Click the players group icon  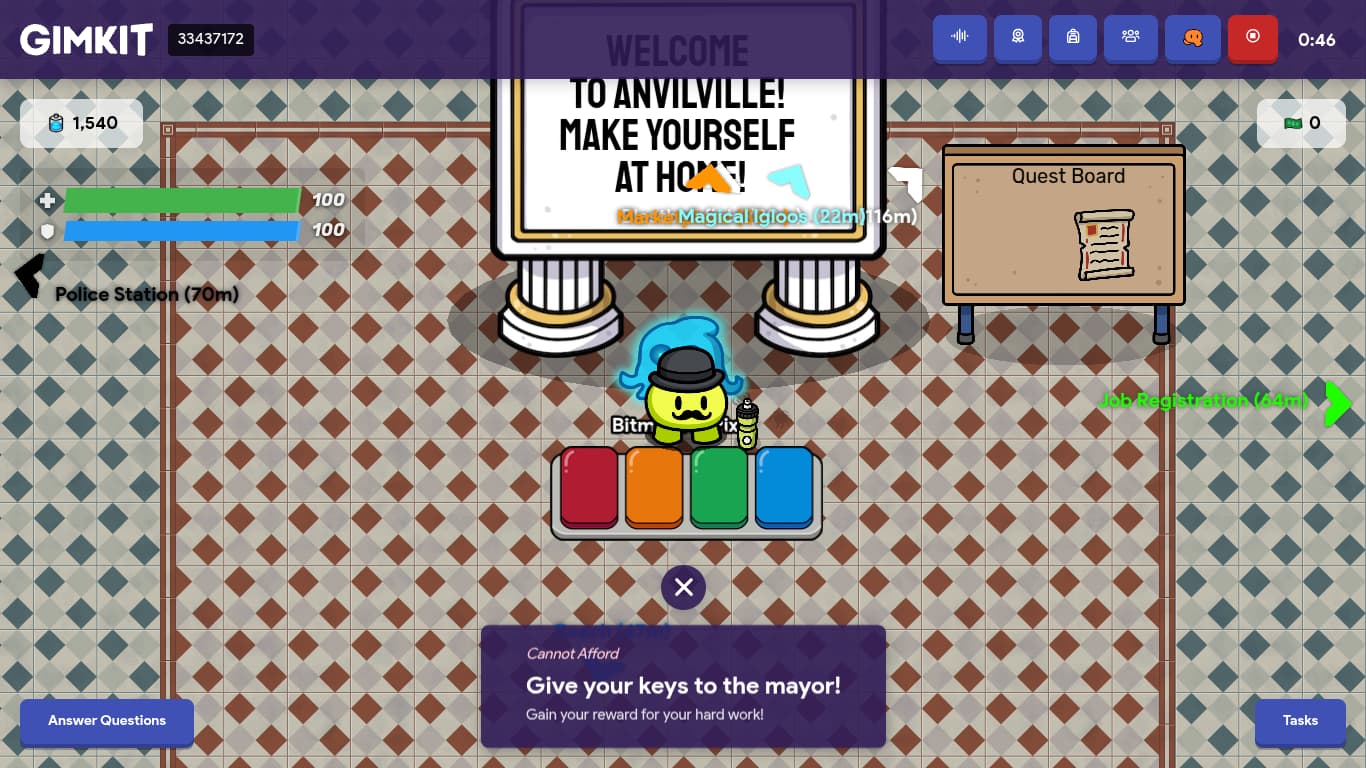click(x=1131, y=38)
